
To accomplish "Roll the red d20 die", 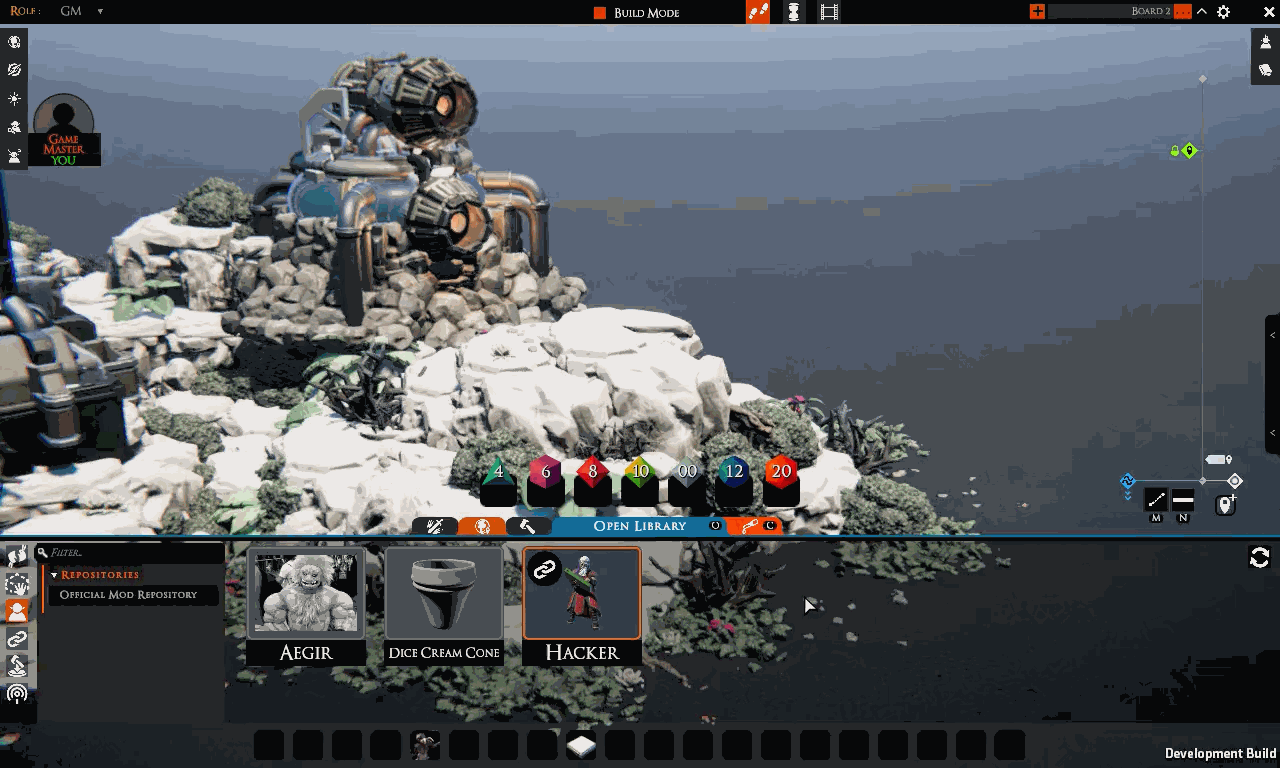I will tap(781, 473).
